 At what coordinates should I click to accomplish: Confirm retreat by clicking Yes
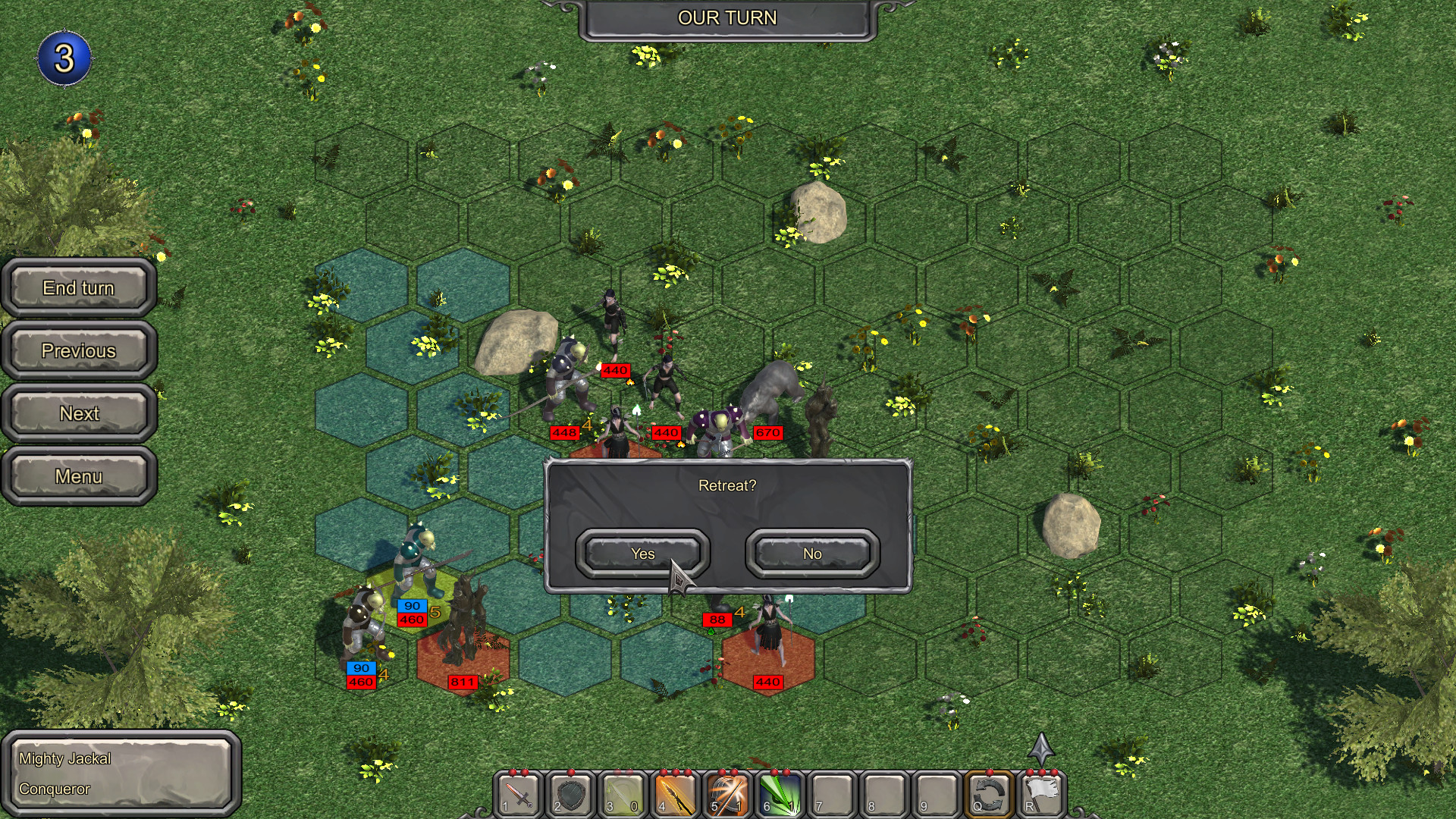coord(644,554)
